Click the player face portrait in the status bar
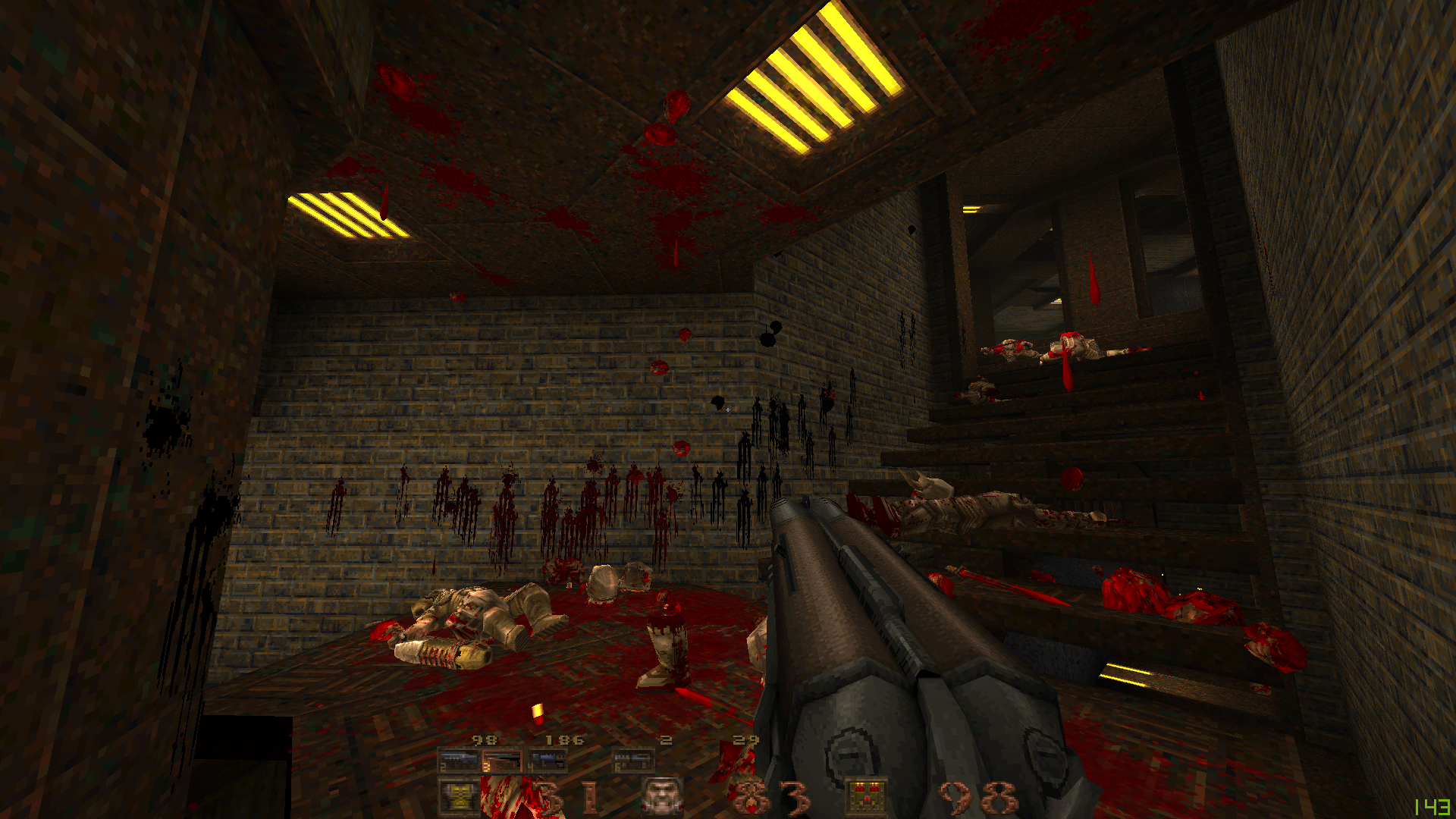Image resolution: width=1456 pixels, height=819 pixels. [662, 795]
